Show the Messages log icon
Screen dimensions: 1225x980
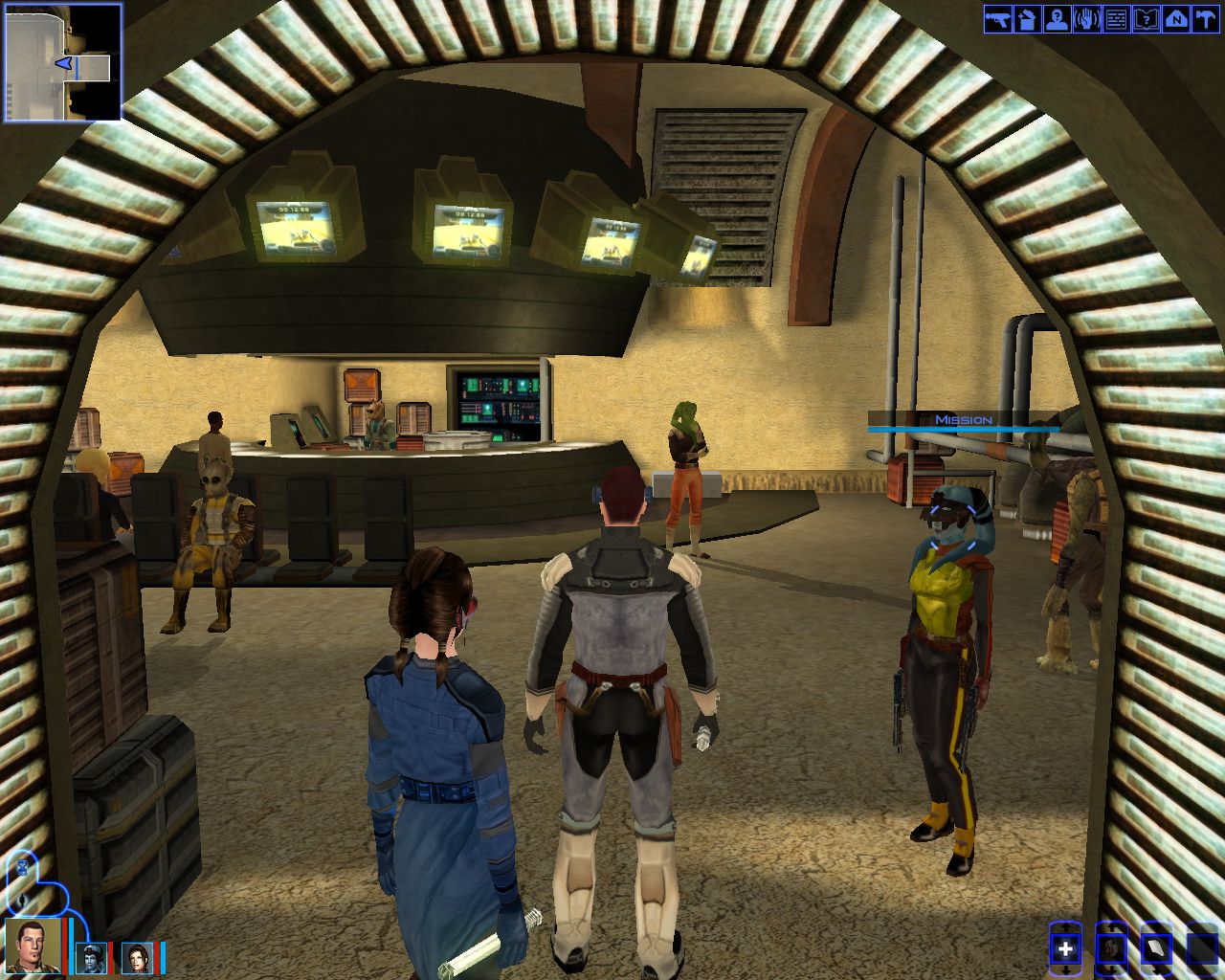pyautogui.click(x=1116, y=19)
